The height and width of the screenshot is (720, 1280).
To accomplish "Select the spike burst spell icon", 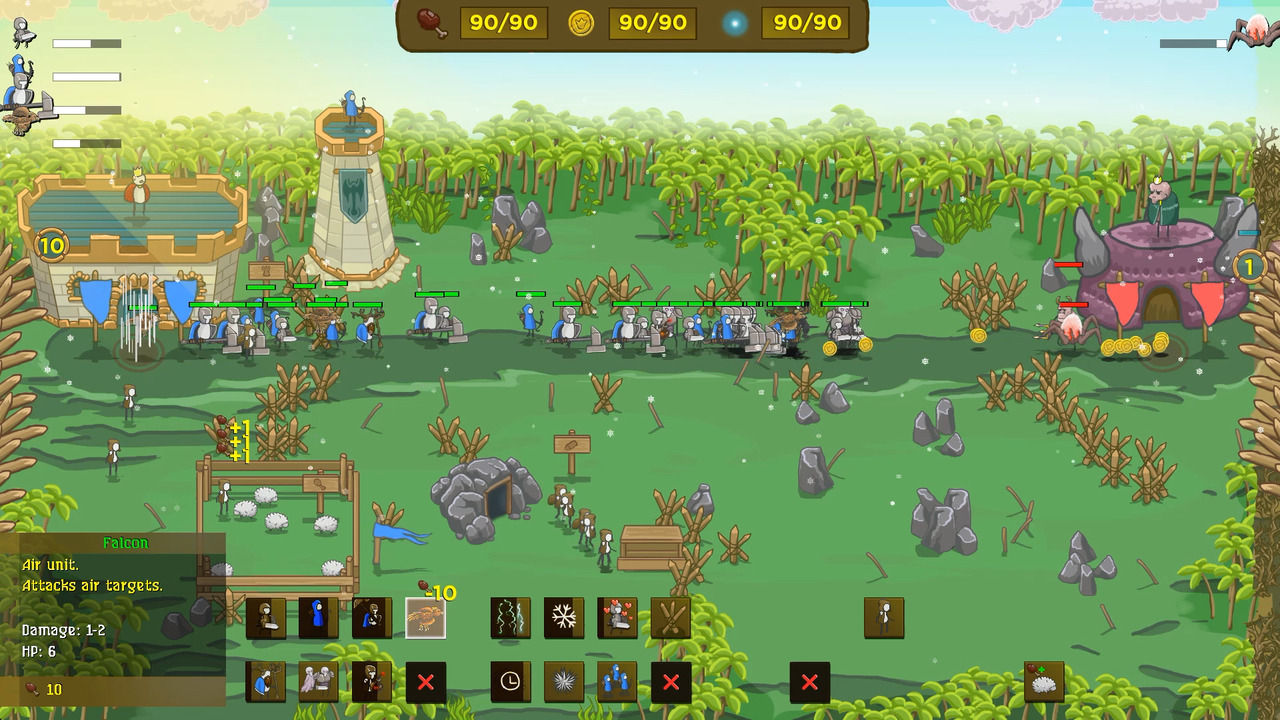I will pyautogui.click(x=563, y=684).
